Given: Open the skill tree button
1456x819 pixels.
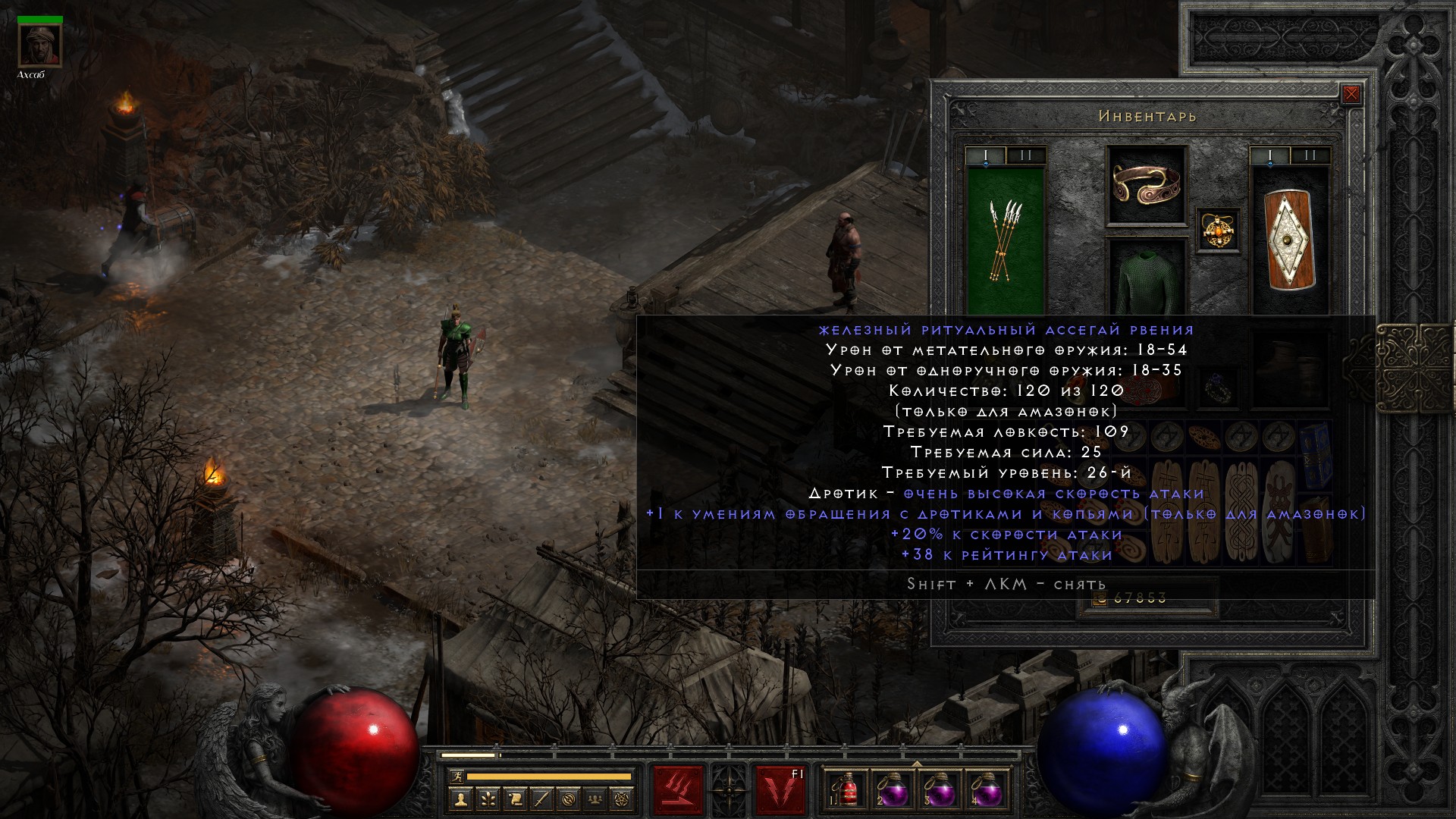Looking at the screenshot, I should 488,799.
